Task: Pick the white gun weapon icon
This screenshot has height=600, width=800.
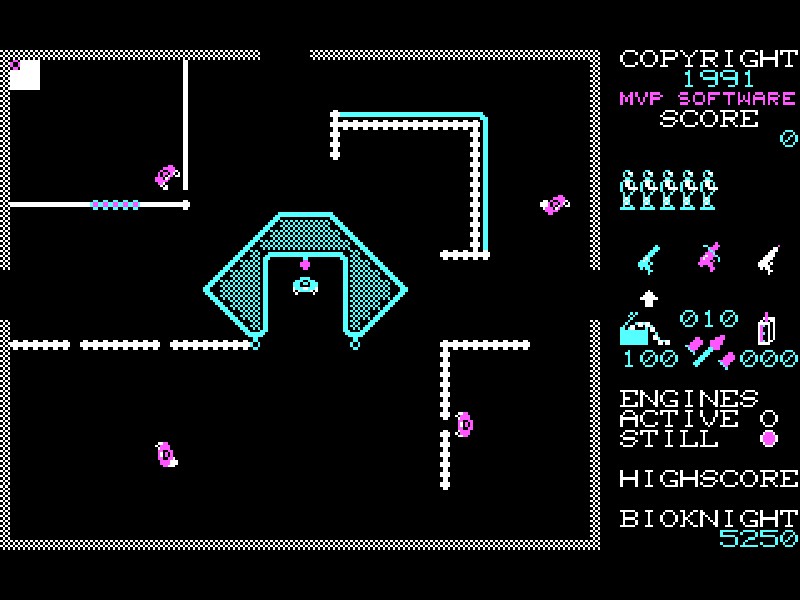Action: [x=767, y=258]
